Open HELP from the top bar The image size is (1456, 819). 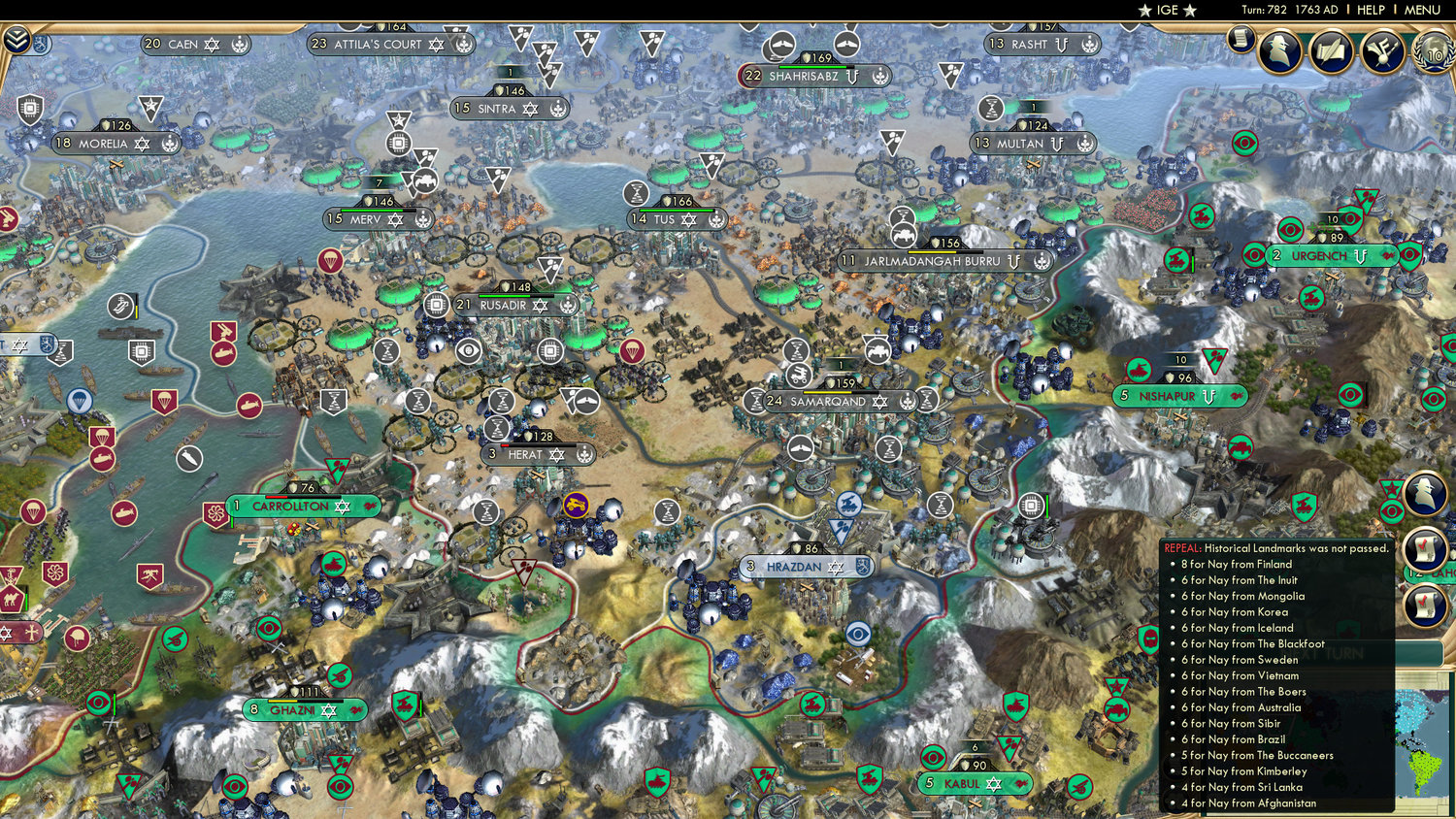point(1371,10)
